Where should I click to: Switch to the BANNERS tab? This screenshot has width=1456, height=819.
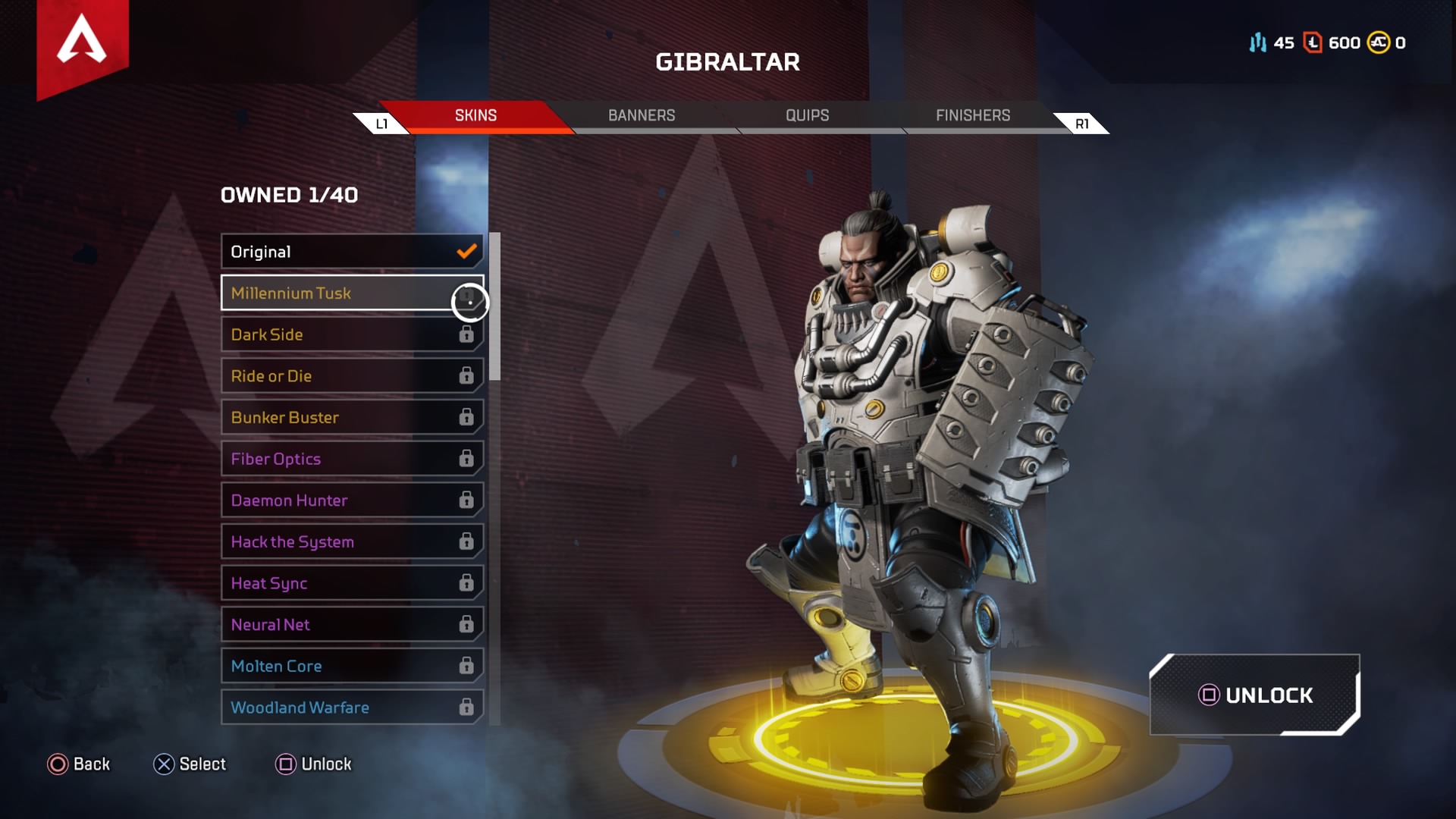tap(641, 115)
